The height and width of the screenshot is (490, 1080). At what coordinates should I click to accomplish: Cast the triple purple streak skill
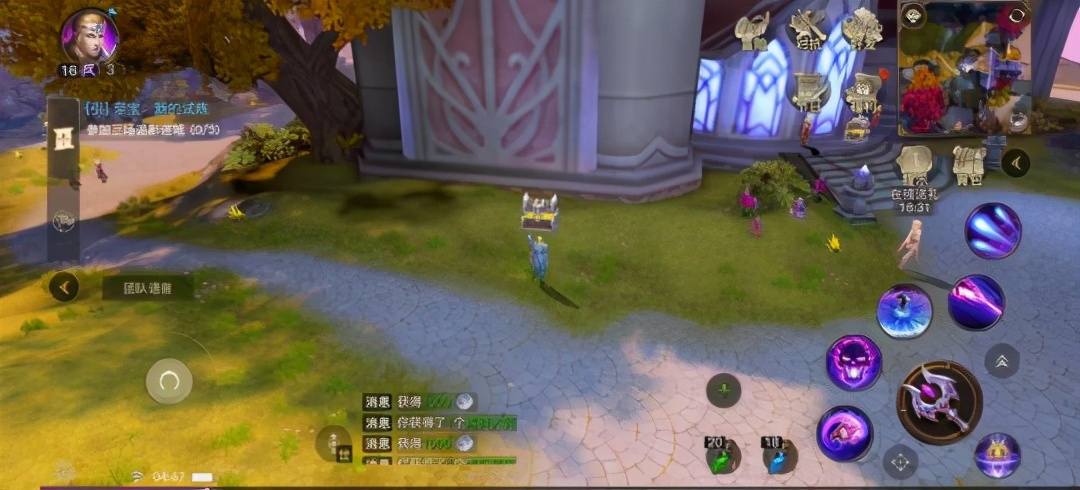[x=992, y=231]
